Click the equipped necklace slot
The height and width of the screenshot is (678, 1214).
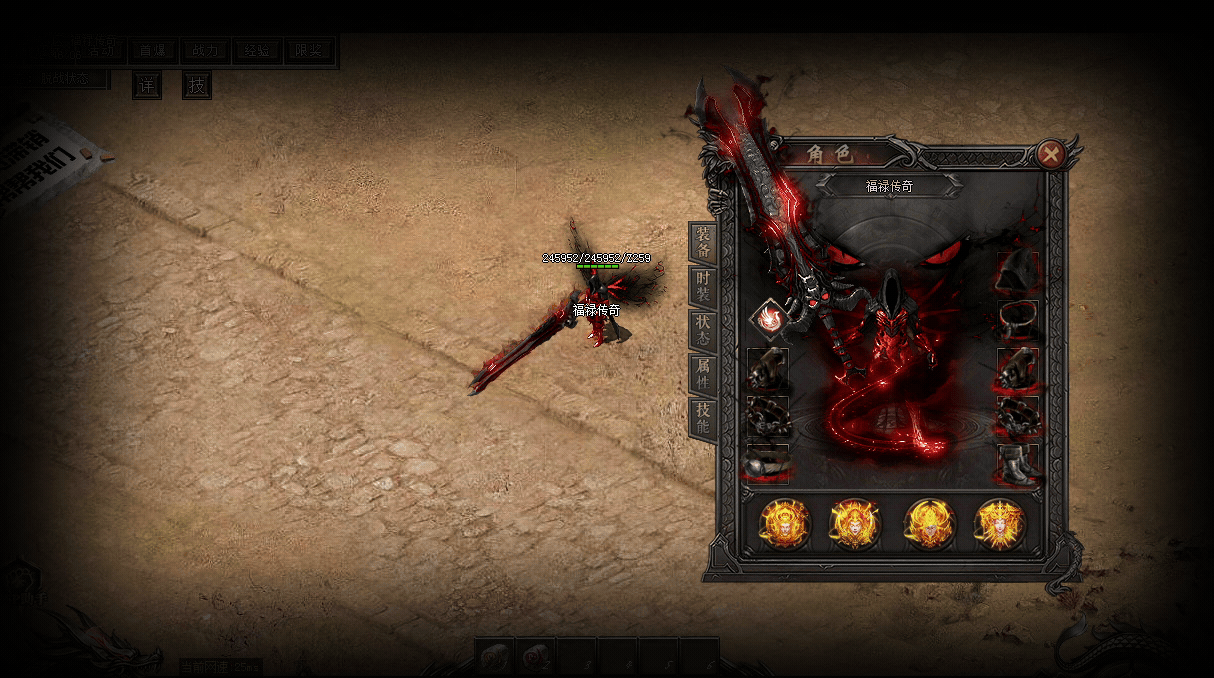(x=1018, y=320)
